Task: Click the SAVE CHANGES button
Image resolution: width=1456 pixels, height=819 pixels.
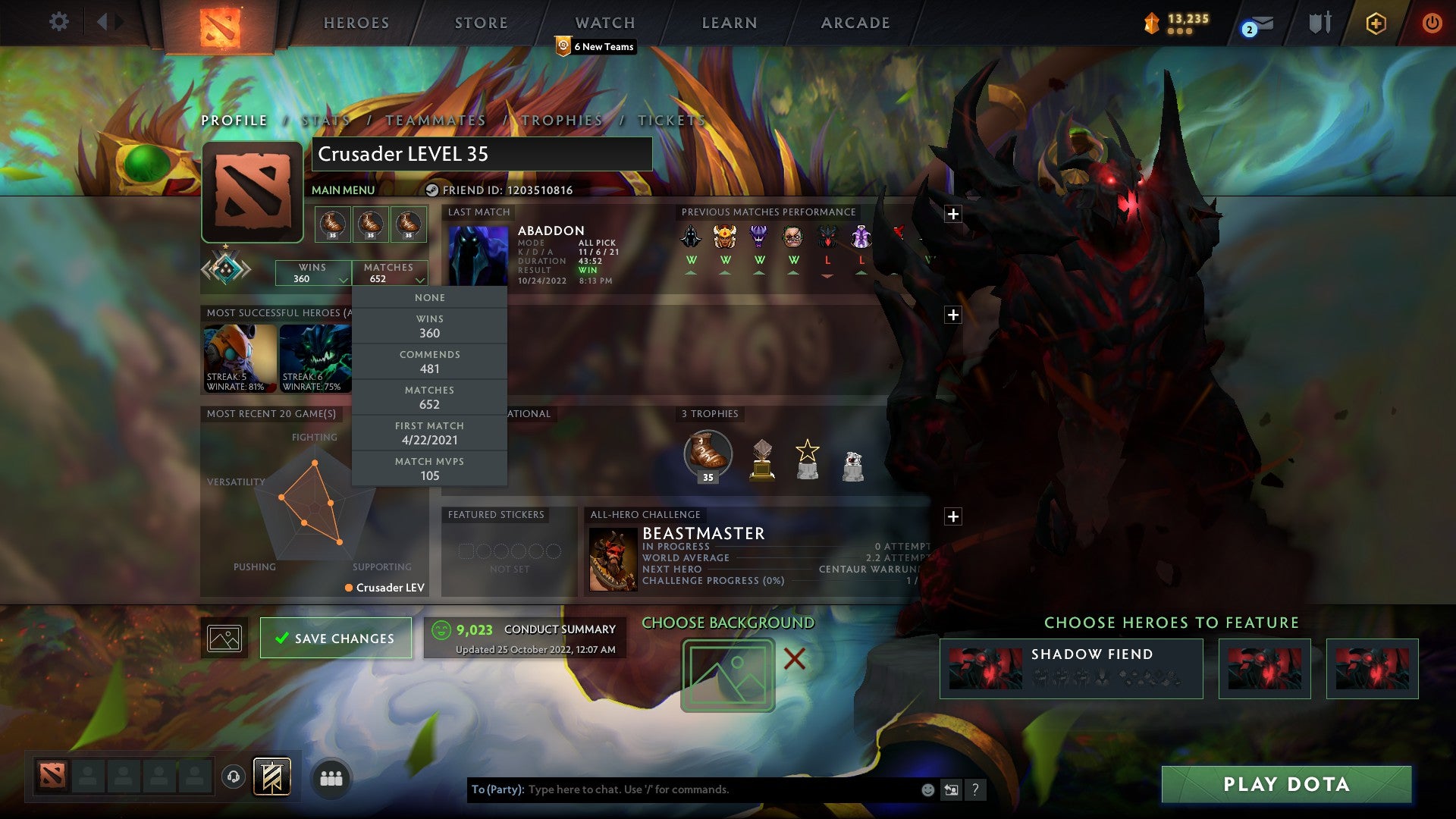Action: [x=335, y=638]
